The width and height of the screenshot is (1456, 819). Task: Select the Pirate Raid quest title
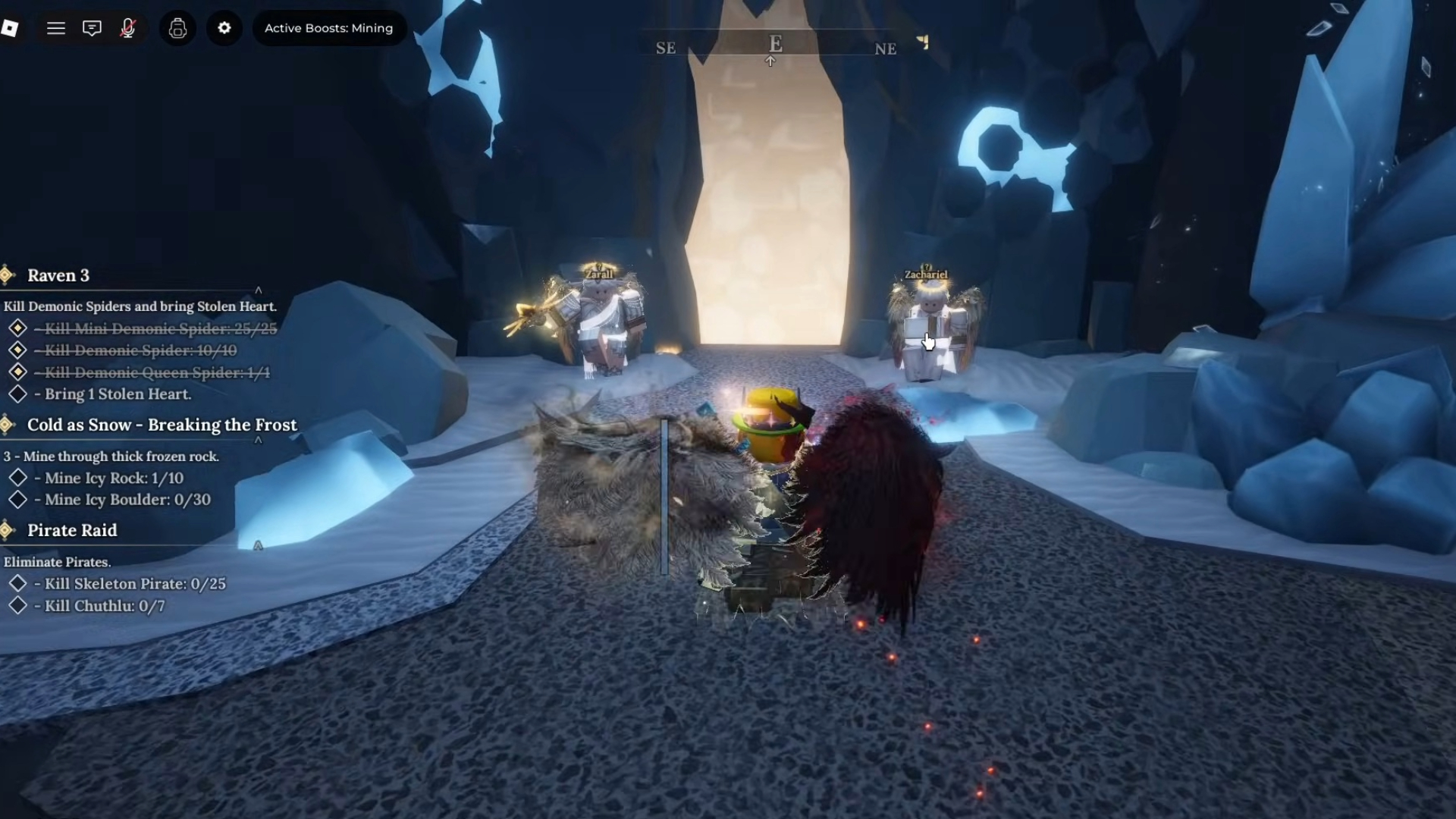click(72, 530)
